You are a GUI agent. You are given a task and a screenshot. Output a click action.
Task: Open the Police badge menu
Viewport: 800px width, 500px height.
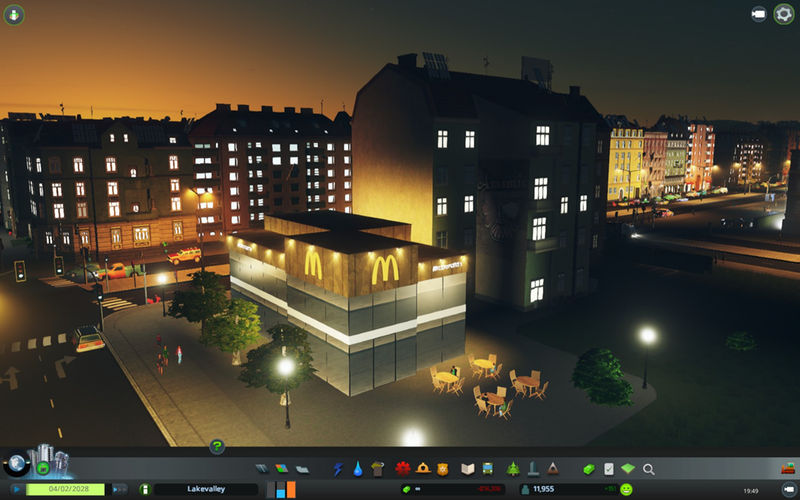pyautogui.click(x=442, y=468)
